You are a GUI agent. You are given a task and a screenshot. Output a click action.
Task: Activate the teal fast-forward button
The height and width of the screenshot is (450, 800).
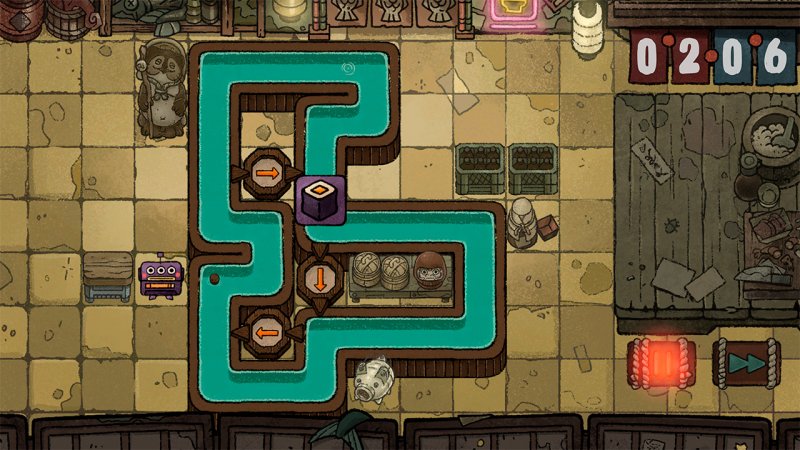(x=744, y=362)
